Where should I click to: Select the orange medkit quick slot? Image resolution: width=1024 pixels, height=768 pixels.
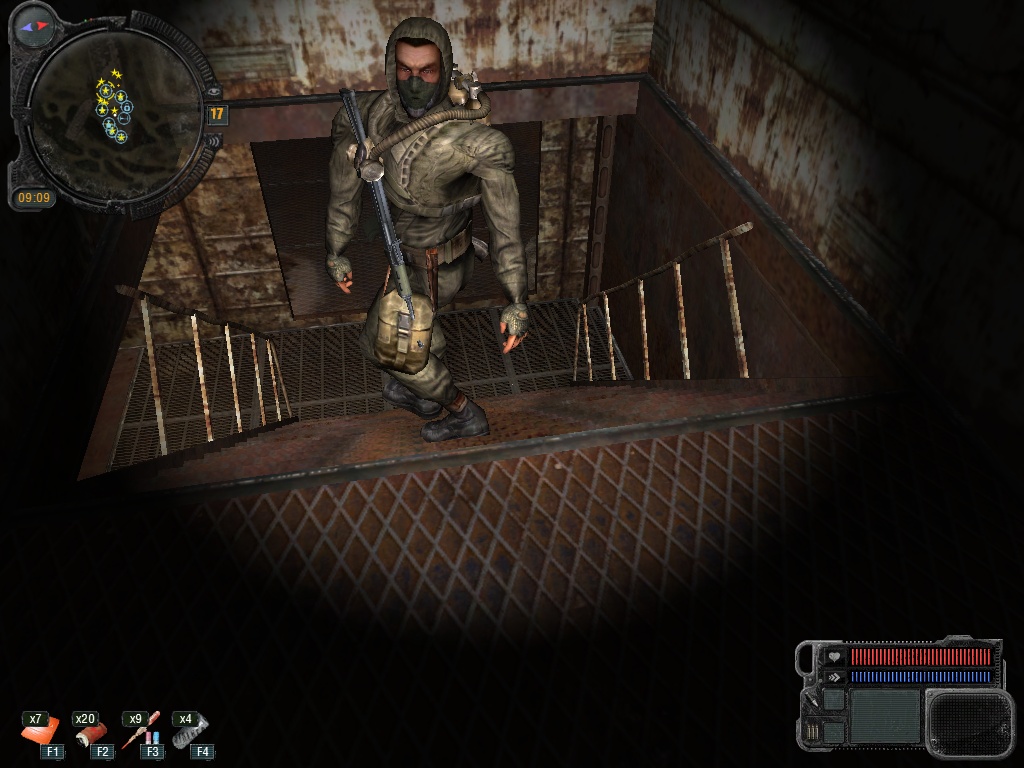click(41, 732)
